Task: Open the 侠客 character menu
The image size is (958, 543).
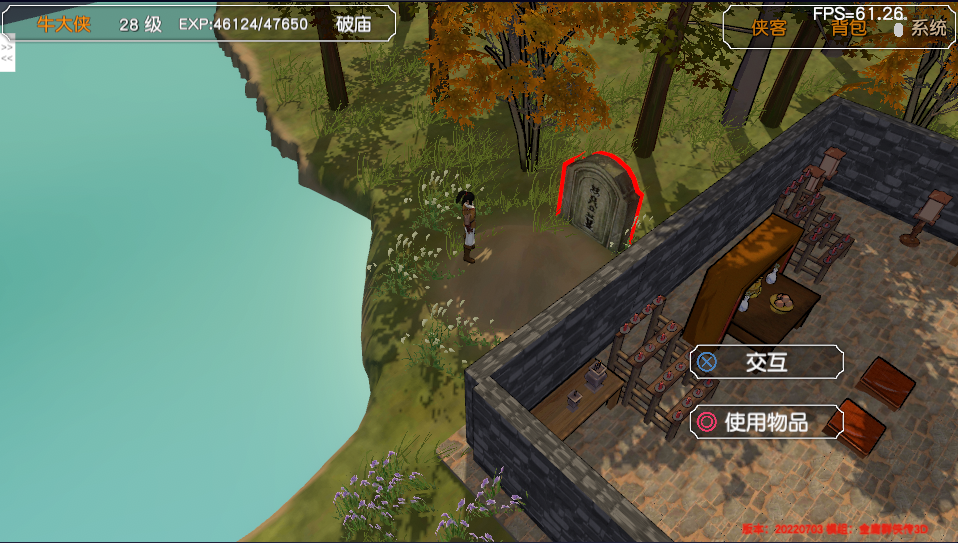Action: pos(769,28)
